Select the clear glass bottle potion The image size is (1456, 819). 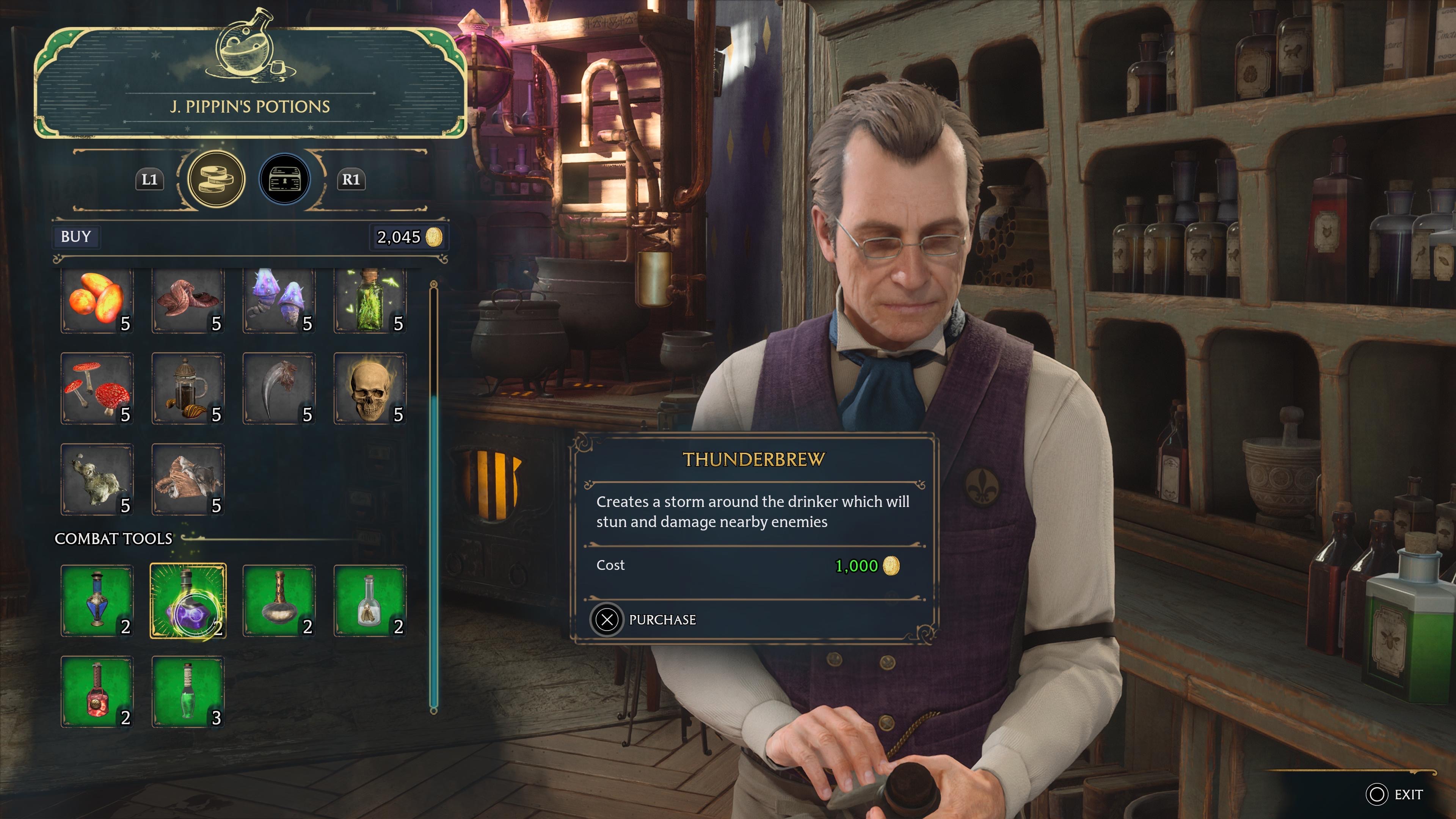tap(370, 601)
